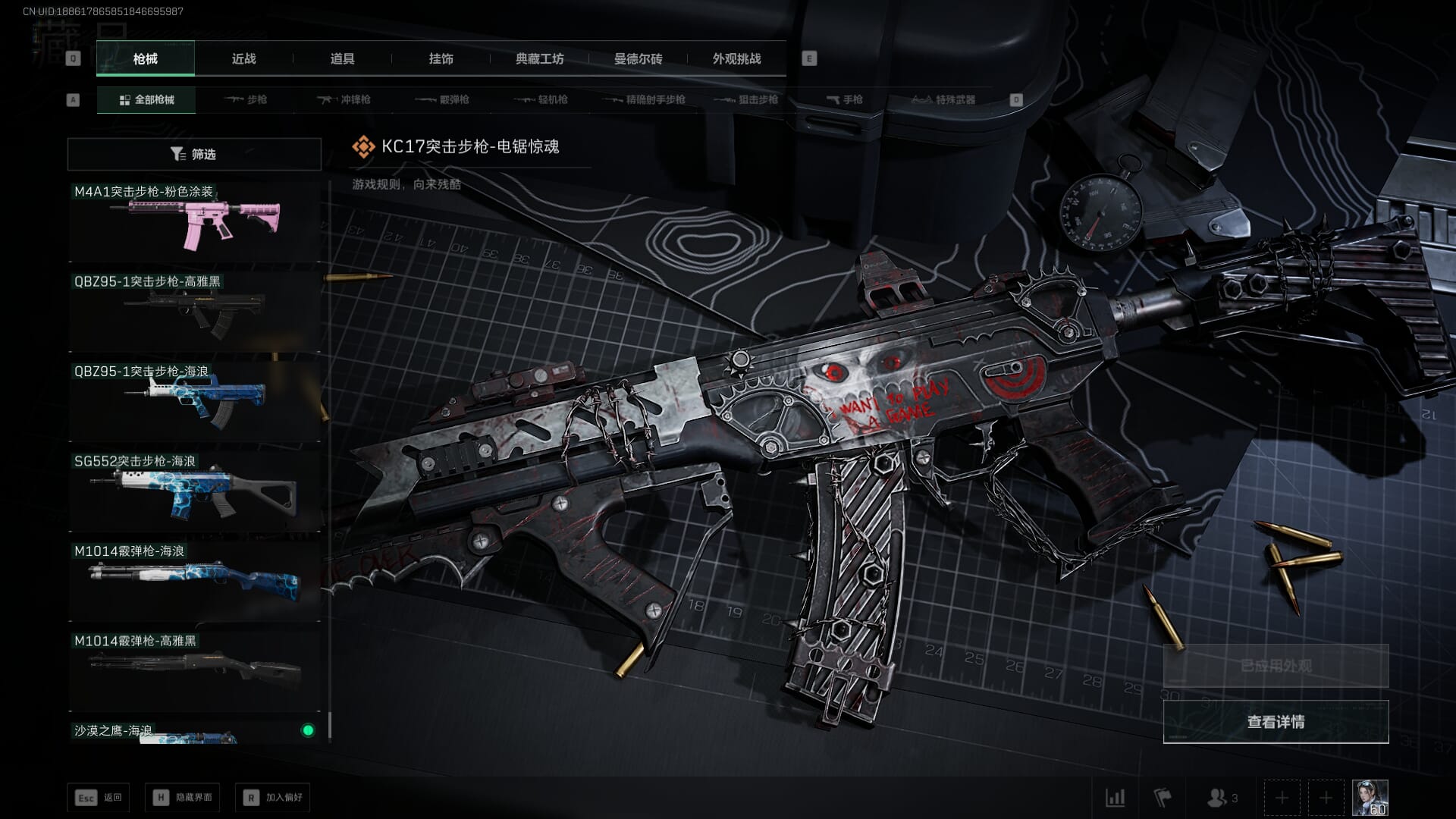Open the 曼德尔砖 tab

tap(638, 59)
